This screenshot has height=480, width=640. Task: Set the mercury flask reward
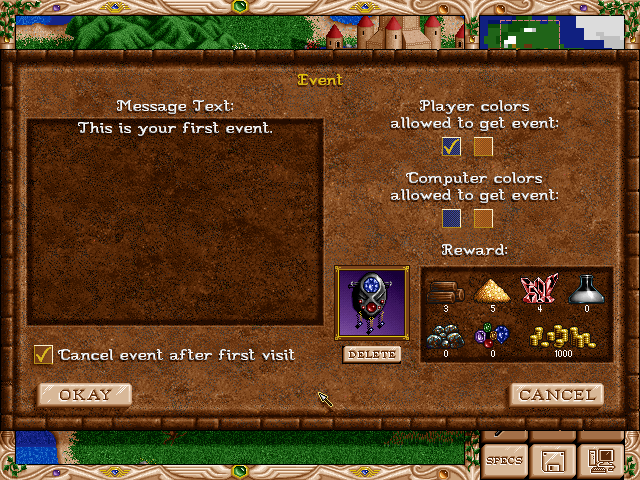pyautogui.click(x=584, y=291)
